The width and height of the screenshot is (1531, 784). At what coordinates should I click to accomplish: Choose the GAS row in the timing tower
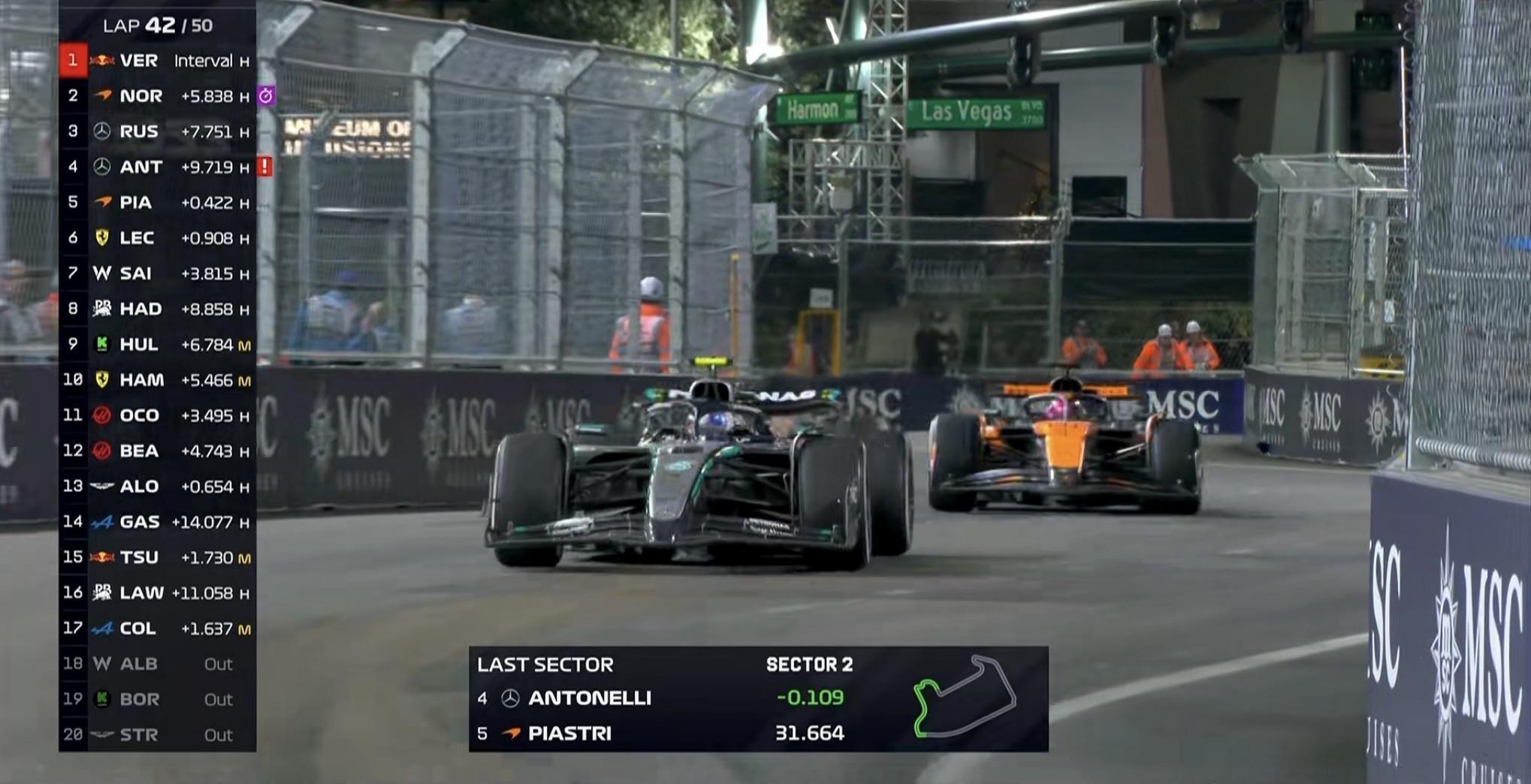[157, 522]
